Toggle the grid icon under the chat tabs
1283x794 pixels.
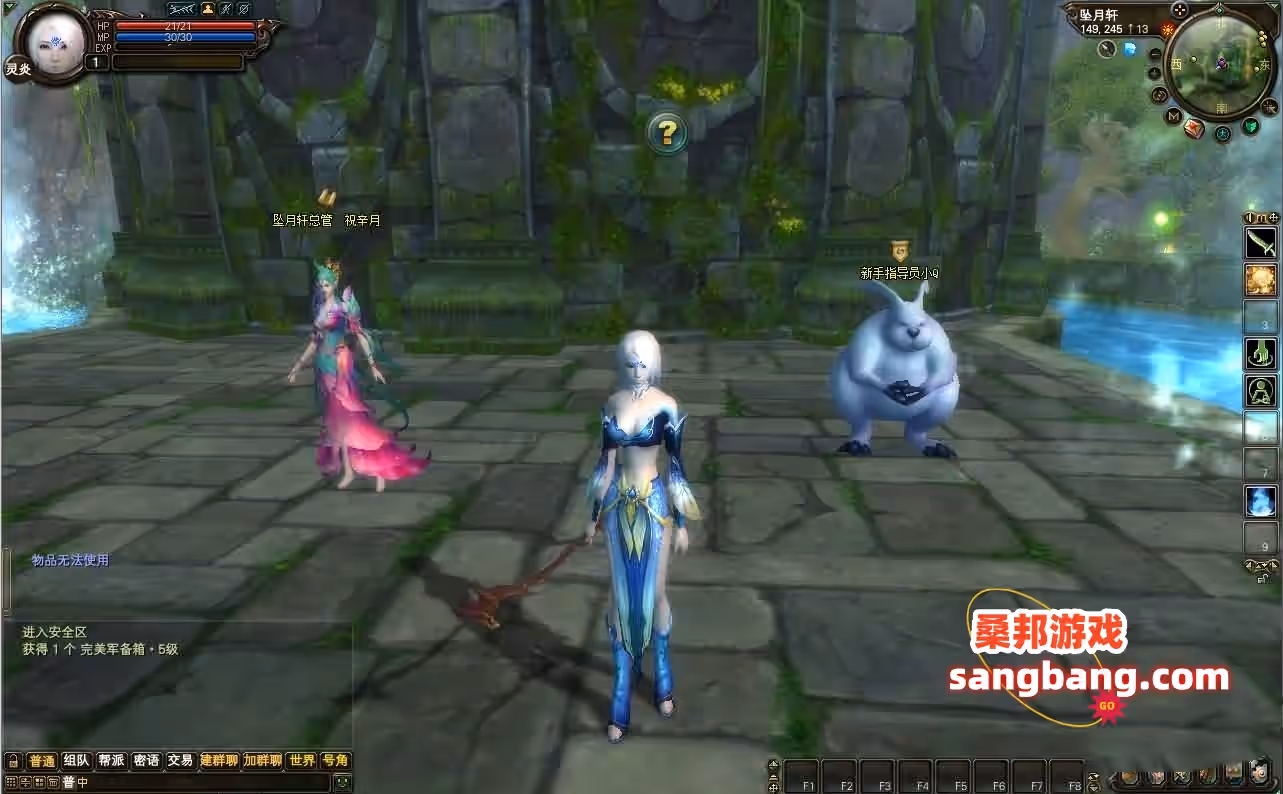[12, 781]
